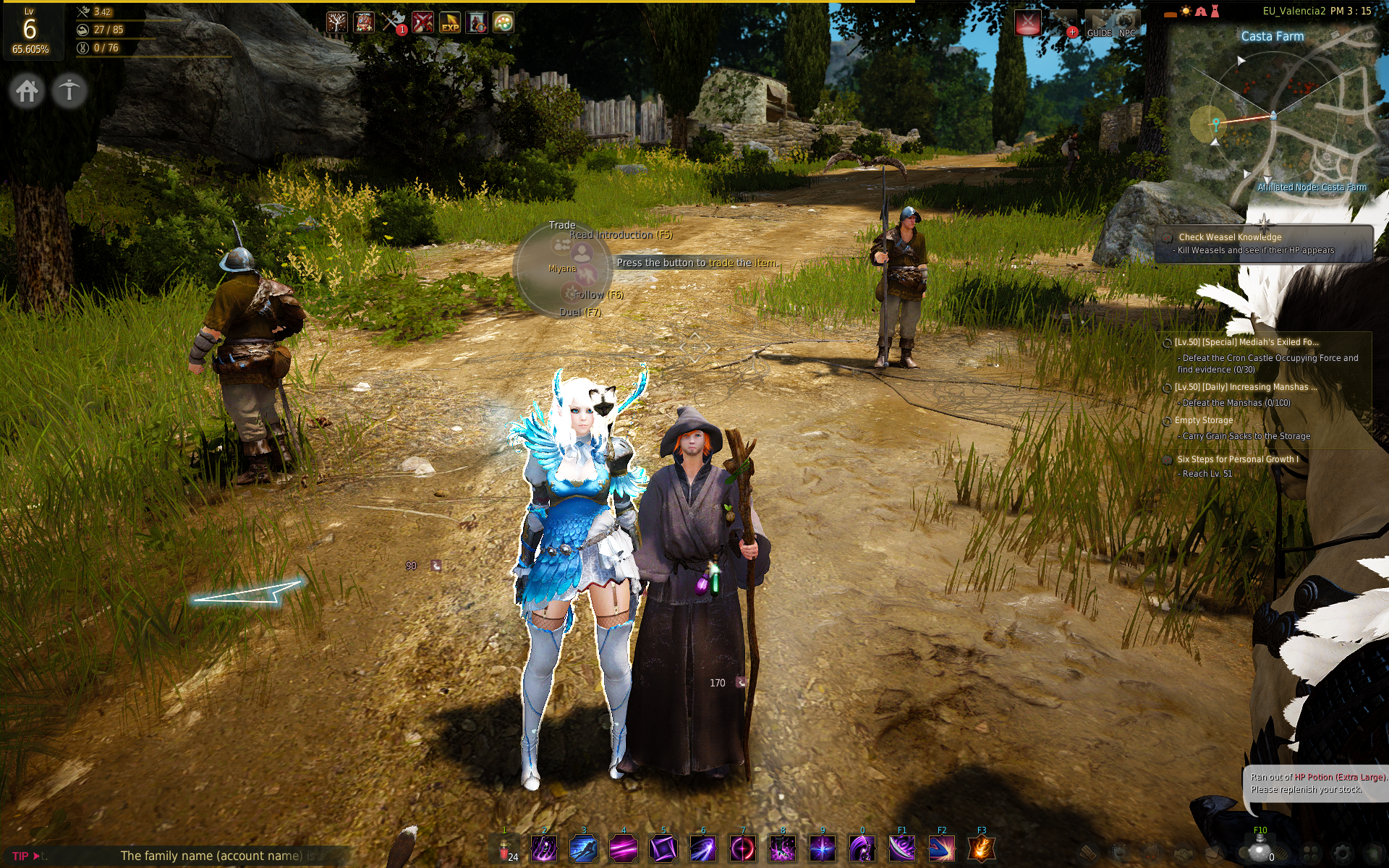Choose the Read Introduction profile icon
This screenshot has width=1389, height=868.
582,253
